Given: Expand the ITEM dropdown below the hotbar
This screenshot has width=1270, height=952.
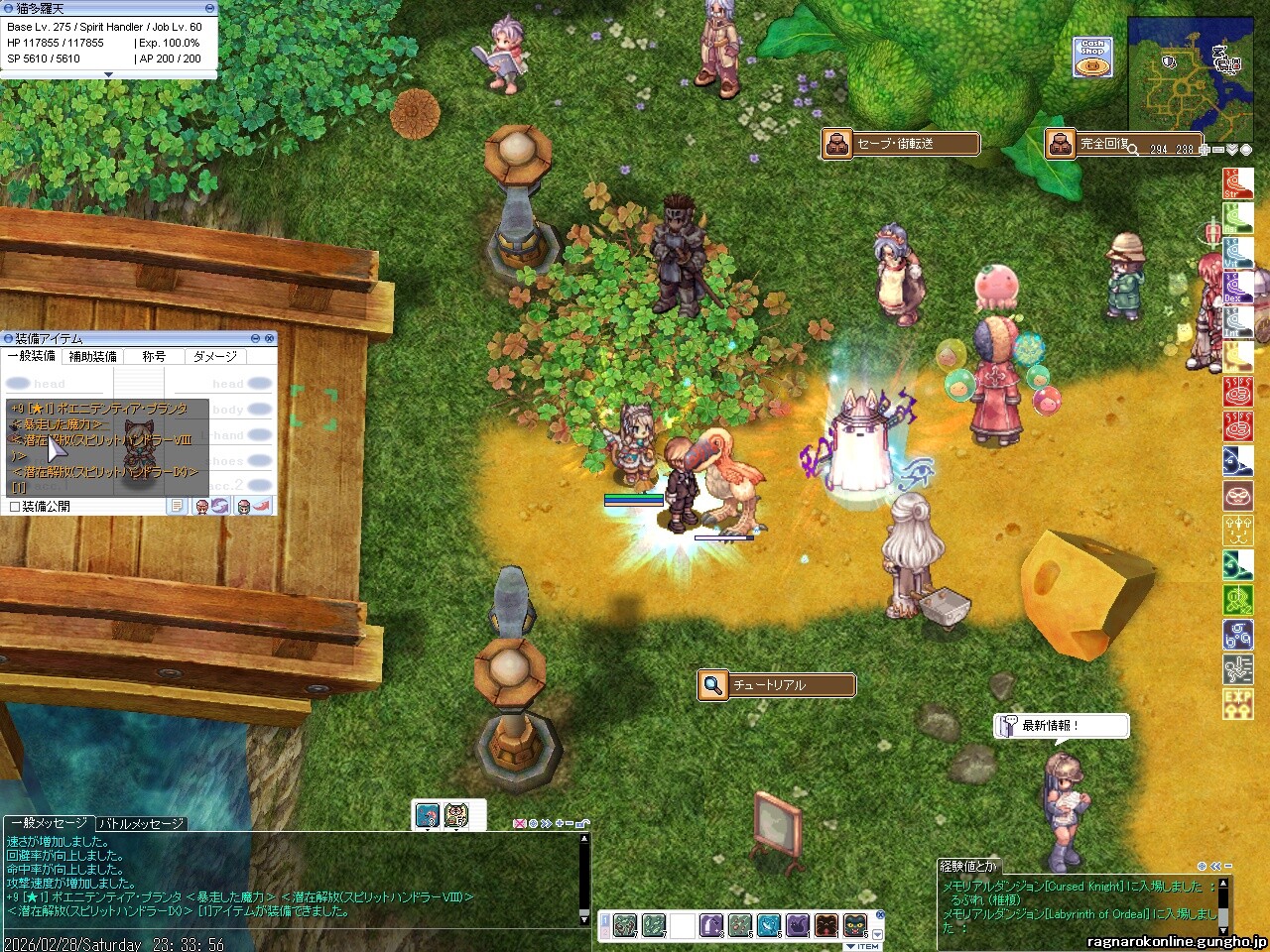Looking at the screenshot, I should (x=862, y=946).
